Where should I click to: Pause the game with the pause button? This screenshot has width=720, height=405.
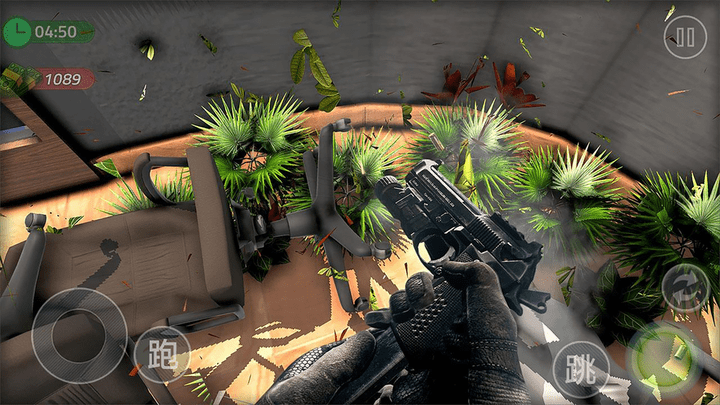(684, 38)
